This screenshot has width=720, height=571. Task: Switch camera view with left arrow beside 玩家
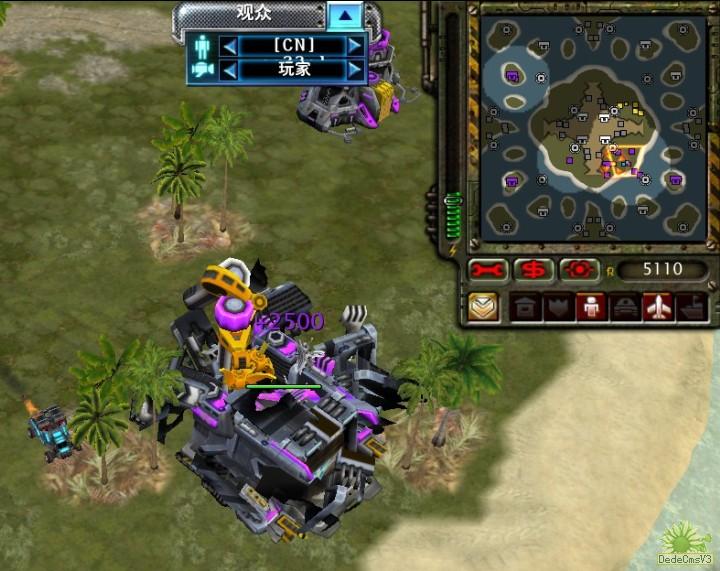(229, 70)
